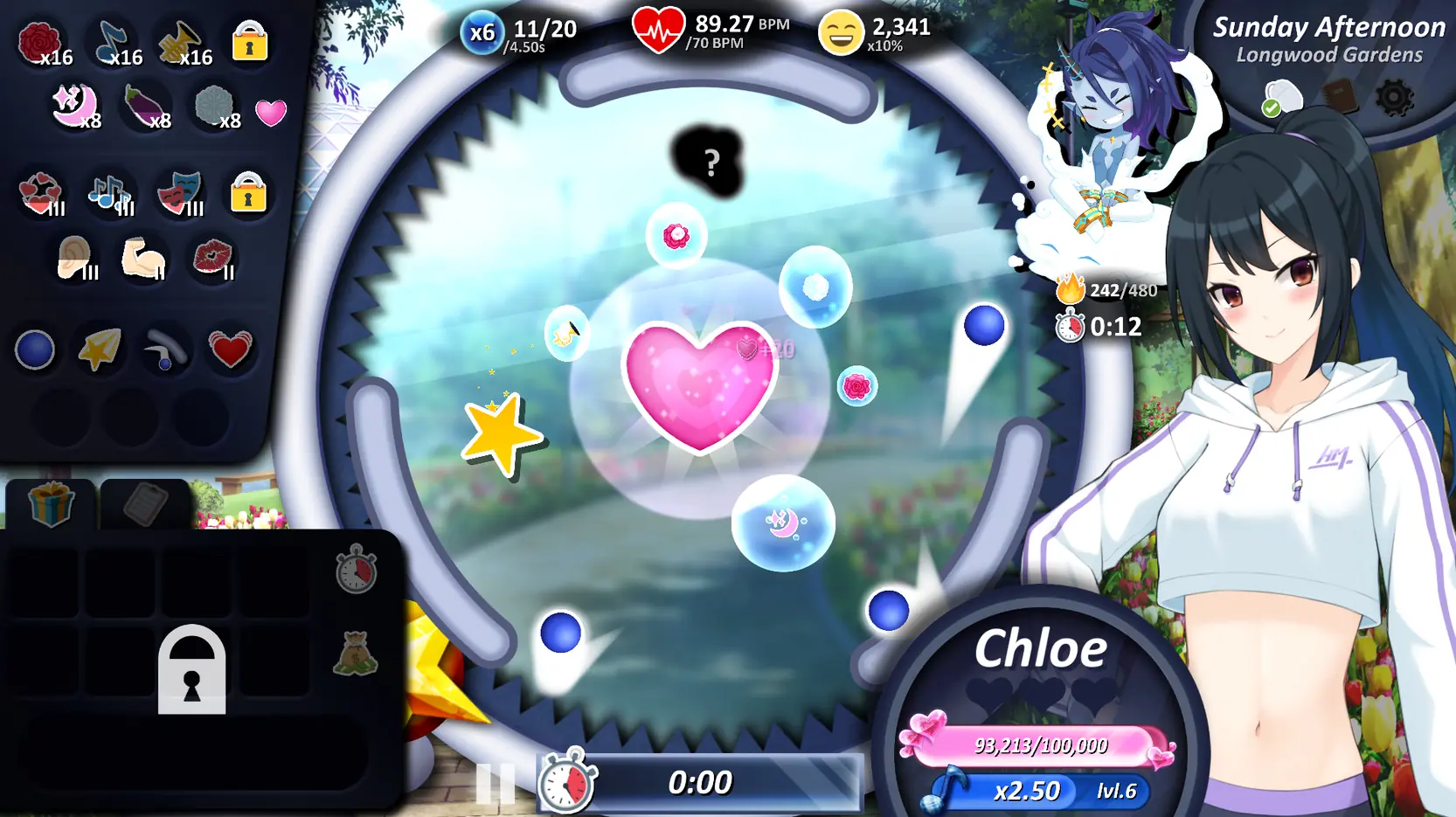The height and width of the screenshot is (817, 1456).
Task: Click the mouse control icon with checkmark
Action: tap(1281, 99)
